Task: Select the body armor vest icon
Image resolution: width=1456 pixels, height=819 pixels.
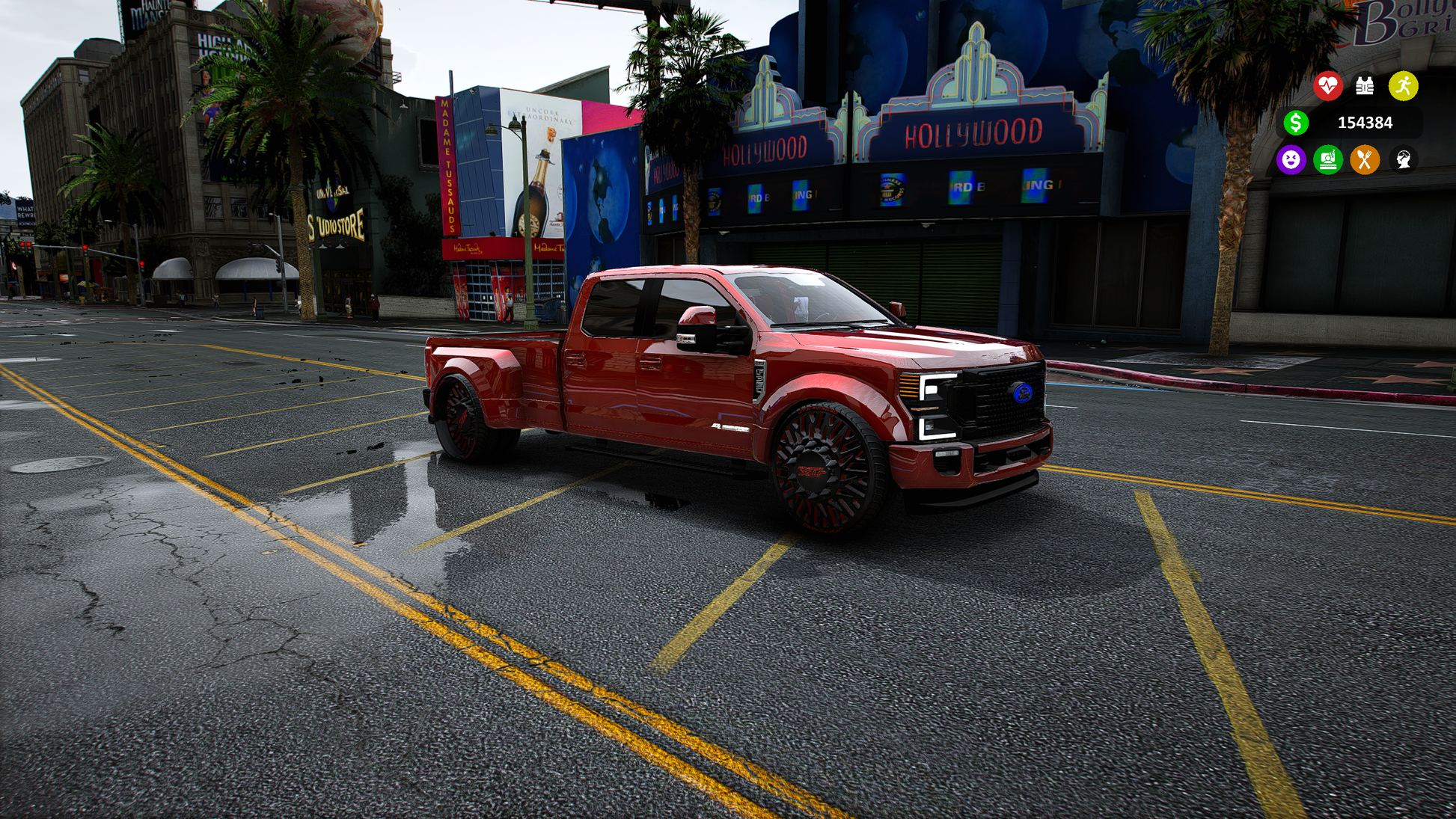Action: (x=1365, y=86)
